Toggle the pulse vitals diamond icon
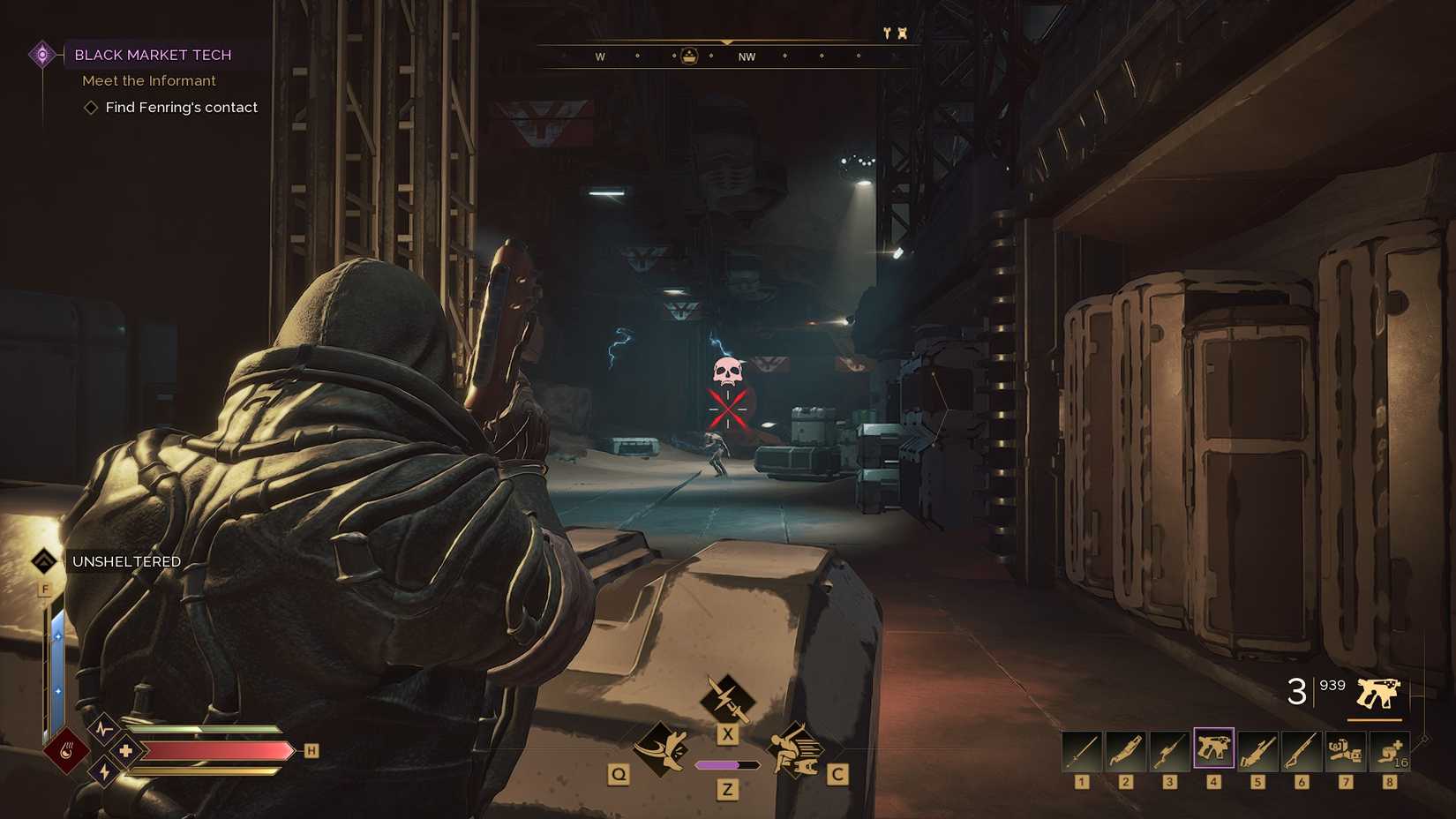1456x819 pixels. point(103,729)
